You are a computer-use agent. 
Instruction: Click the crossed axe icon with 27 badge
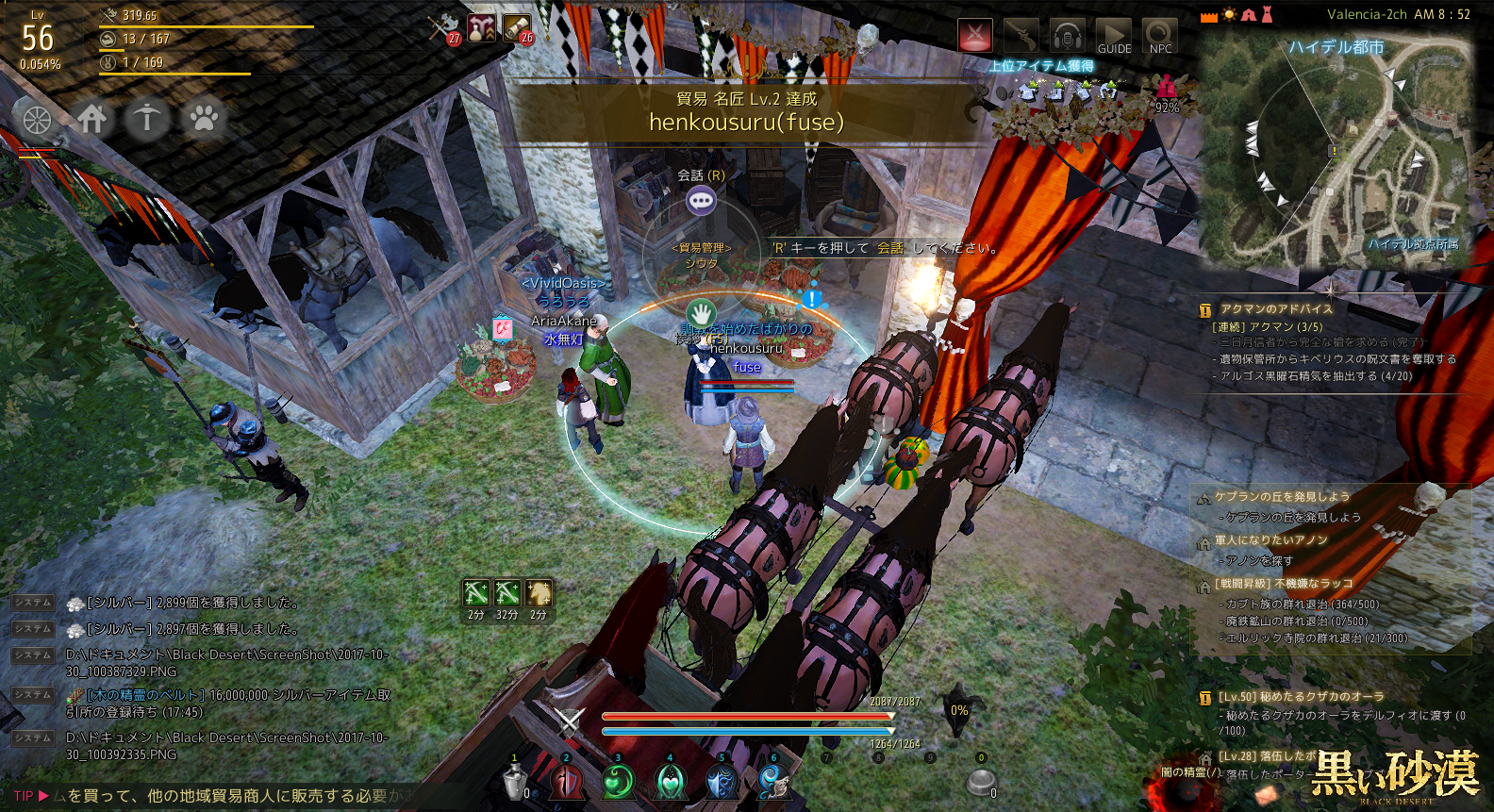pyautogui.click(x=442, y=28)
